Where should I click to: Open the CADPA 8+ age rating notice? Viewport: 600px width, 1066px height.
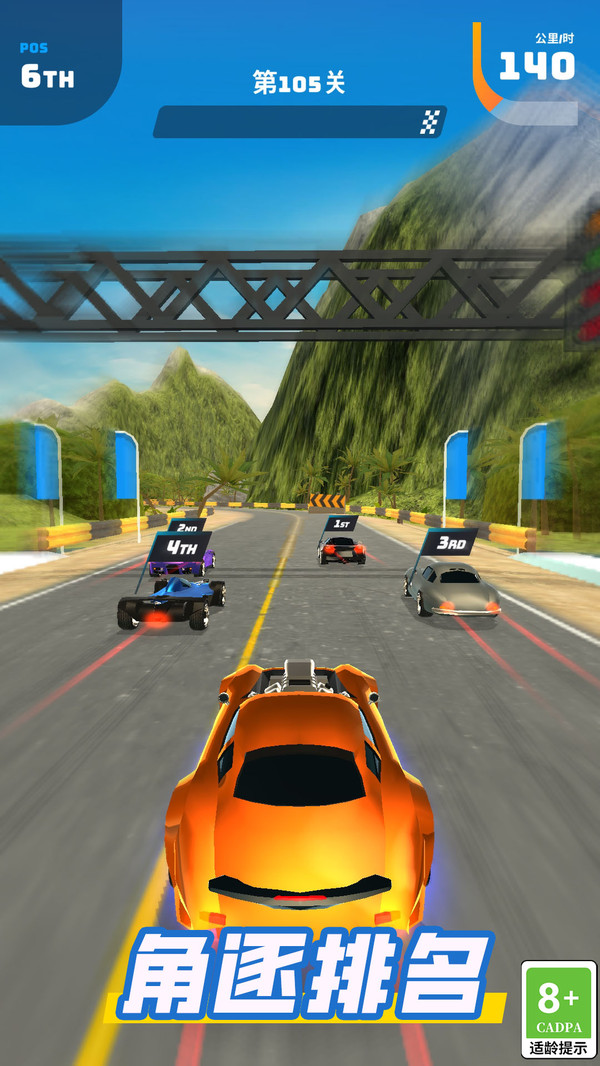pos(558,1009)
